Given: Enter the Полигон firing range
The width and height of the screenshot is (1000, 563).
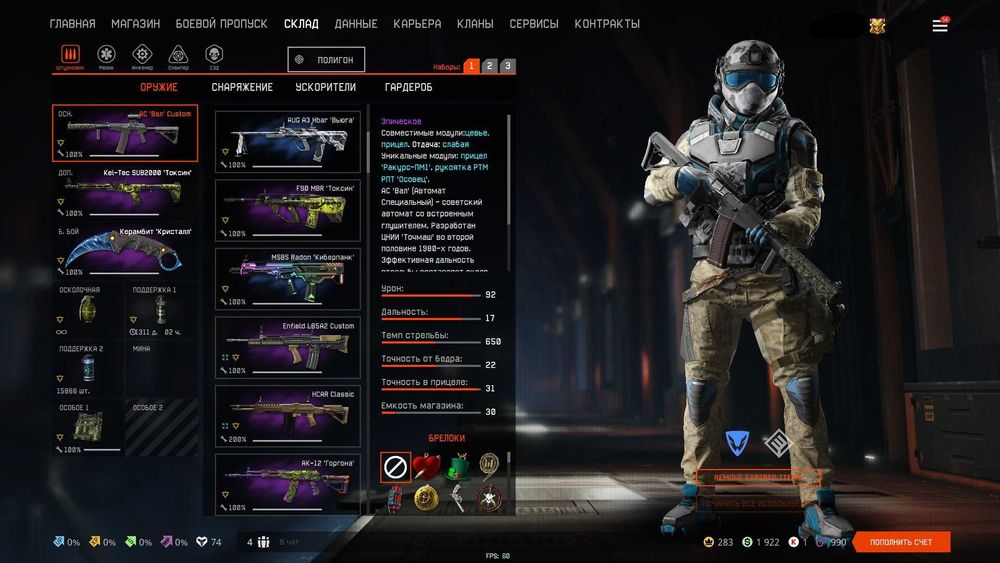Looking at the screenshot, I should [x=326, y=60].
